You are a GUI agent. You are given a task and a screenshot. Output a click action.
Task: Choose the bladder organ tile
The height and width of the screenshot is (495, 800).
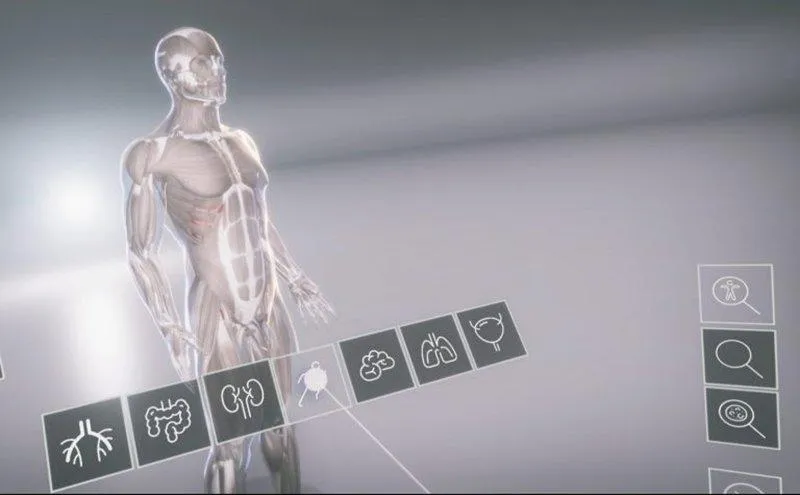[x=491, y=333]
